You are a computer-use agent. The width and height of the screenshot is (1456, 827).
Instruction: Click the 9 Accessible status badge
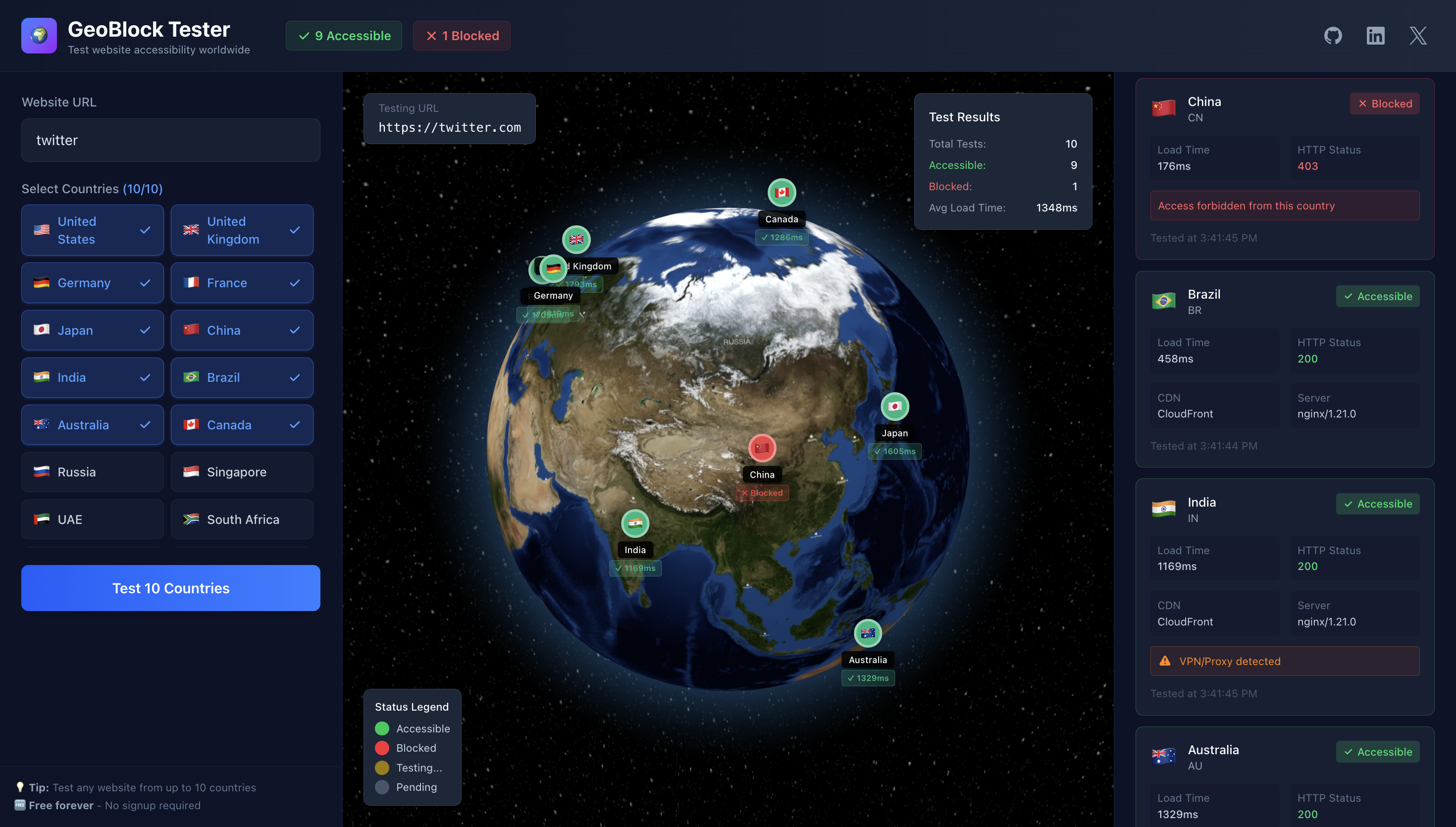(x=343, y=35)
